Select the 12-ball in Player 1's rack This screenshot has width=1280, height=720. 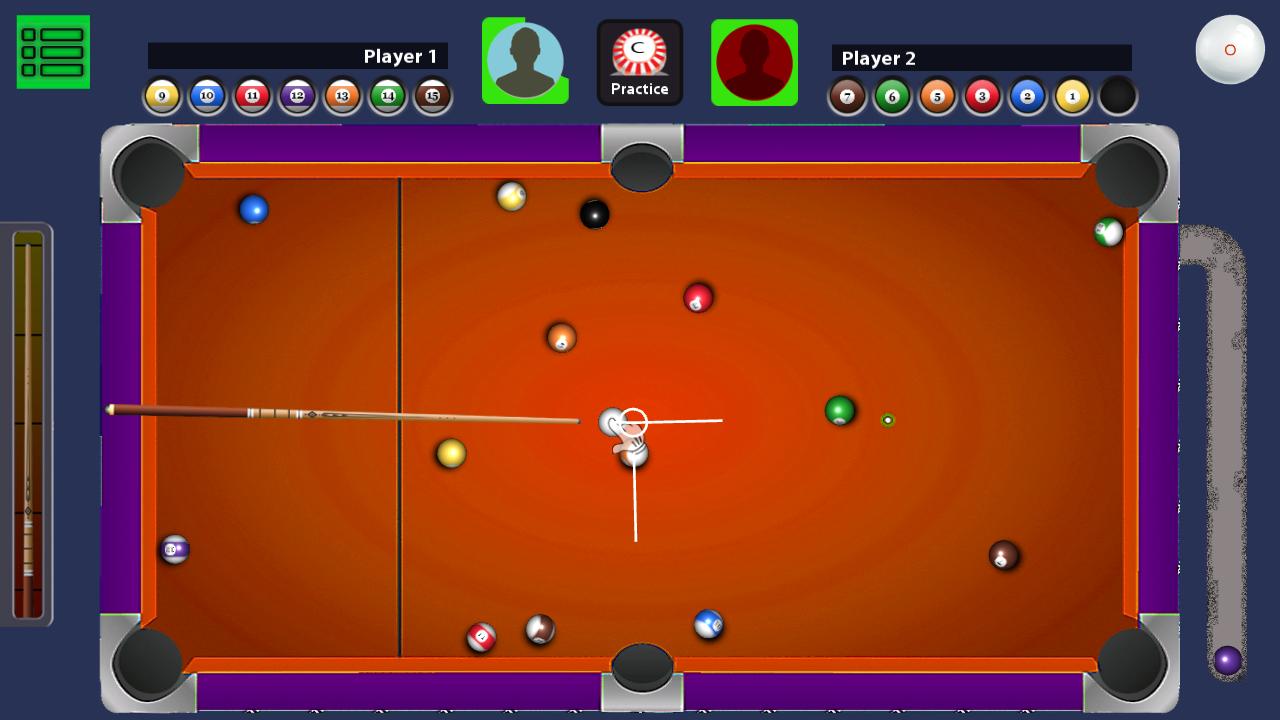pyautogui.click(x=296, y=95)
